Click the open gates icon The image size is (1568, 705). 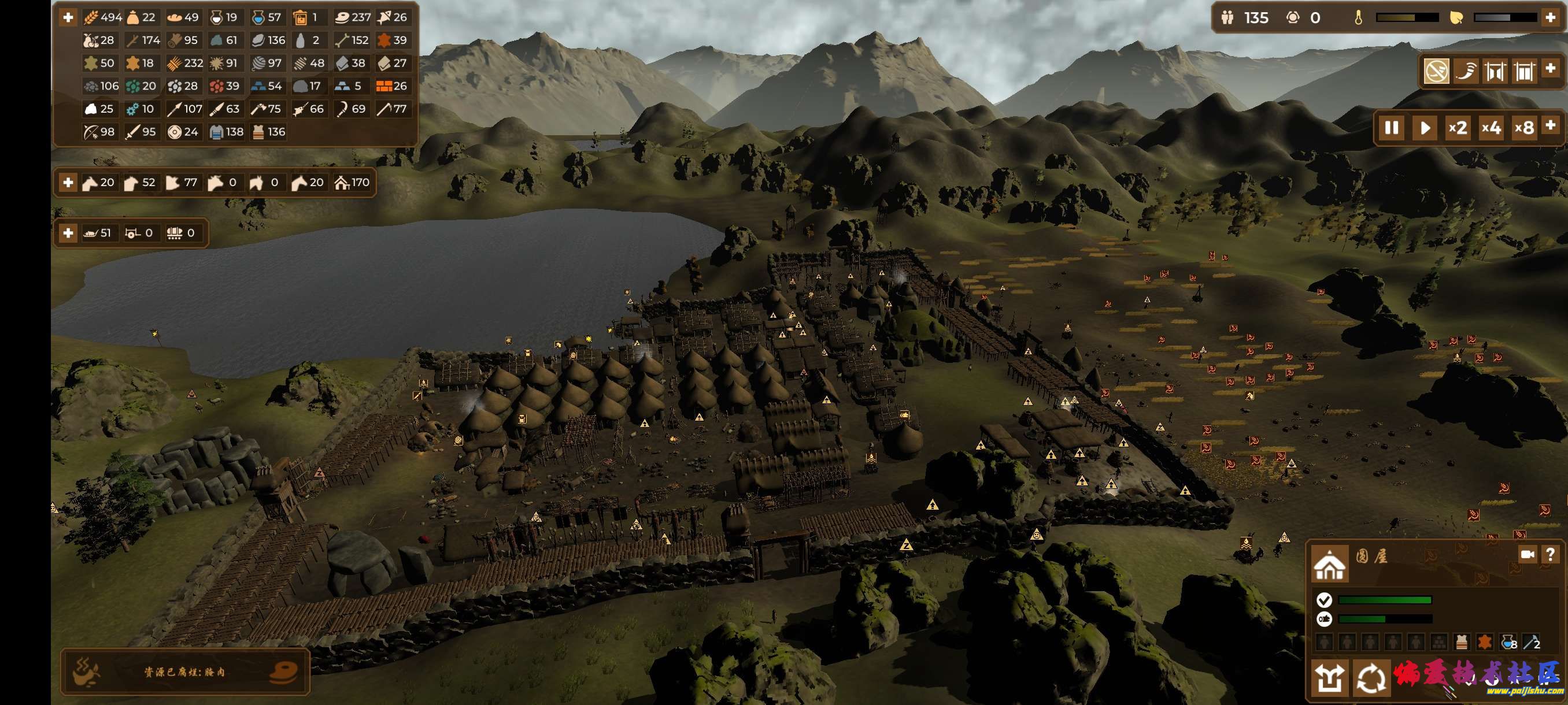click(x=1495, y=72)
